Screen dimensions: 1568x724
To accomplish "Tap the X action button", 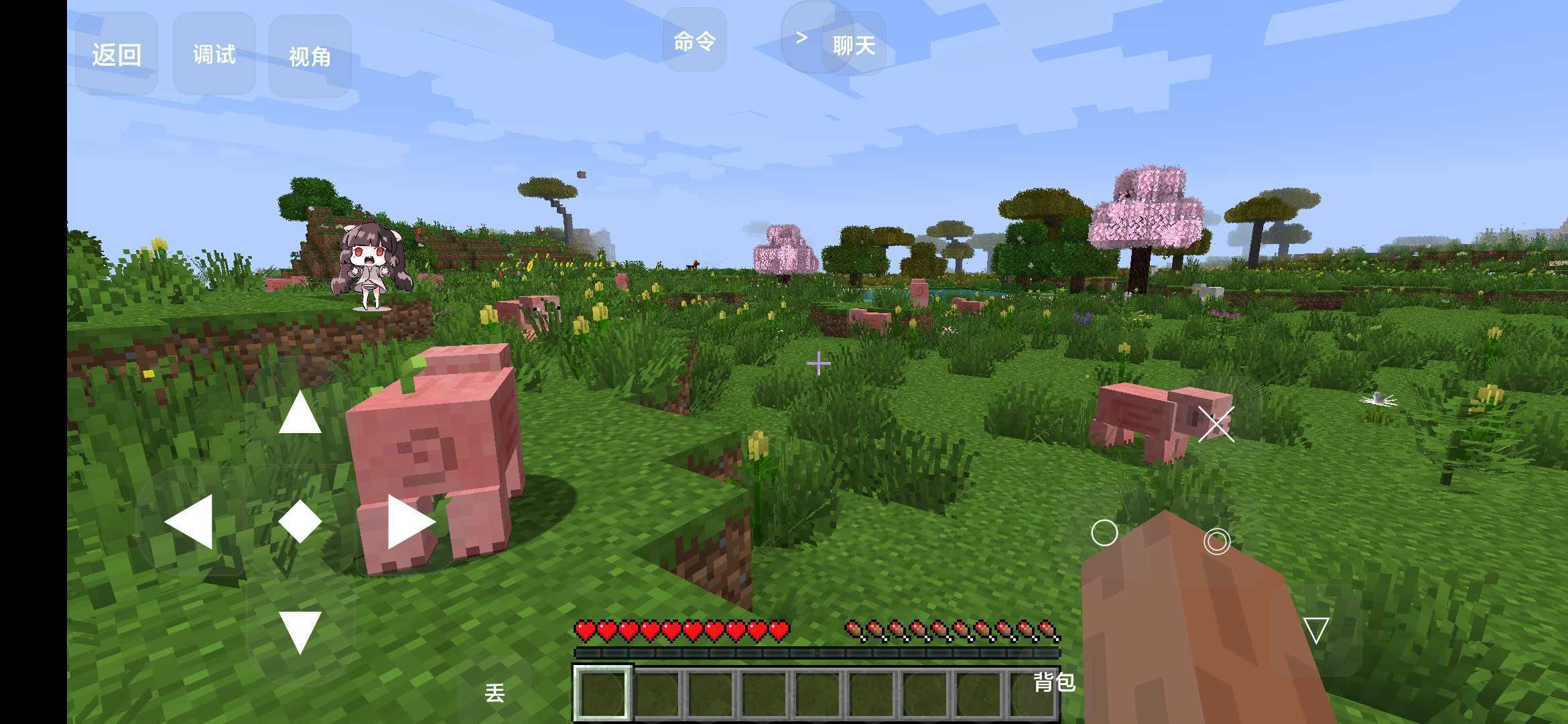I will (x=1216, y=424).
